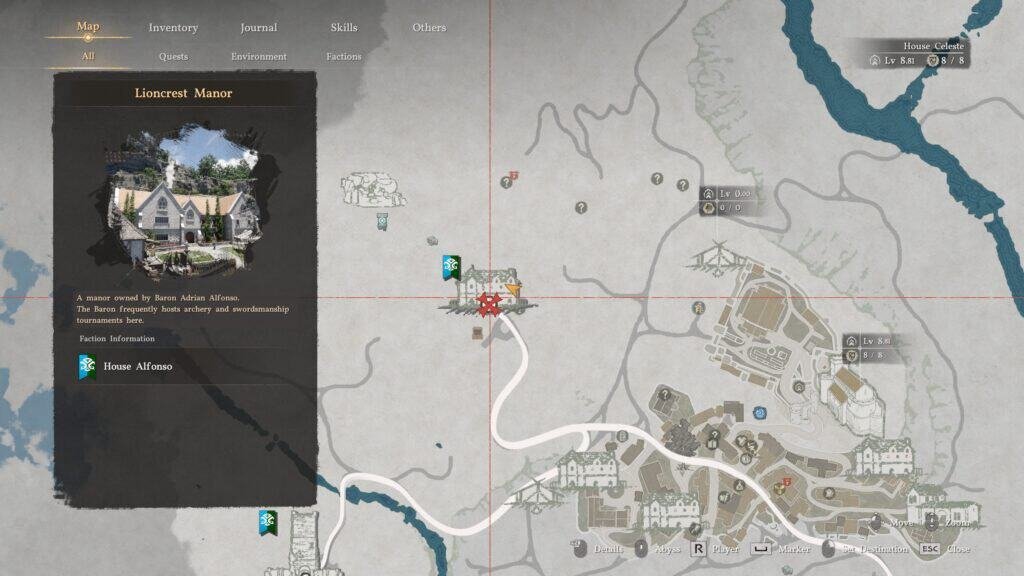Select House Alfonso faction entry
1024x576 pixels.
[137, 367]
